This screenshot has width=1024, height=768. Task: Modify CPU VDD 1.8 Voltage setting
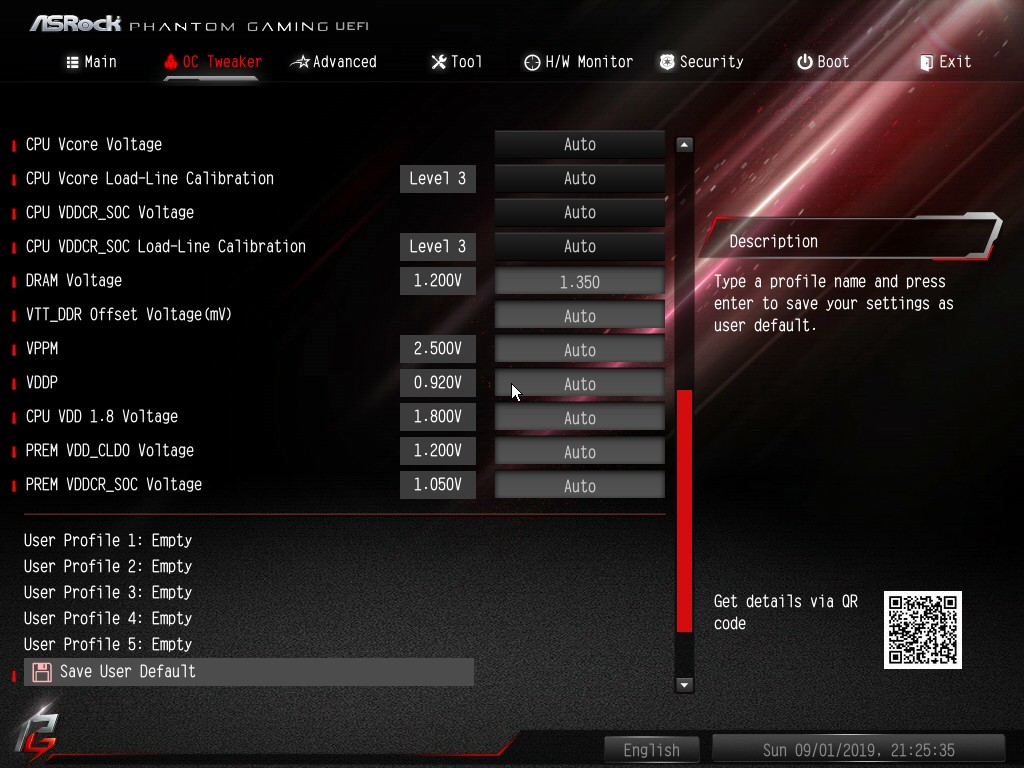click(579, 418)
